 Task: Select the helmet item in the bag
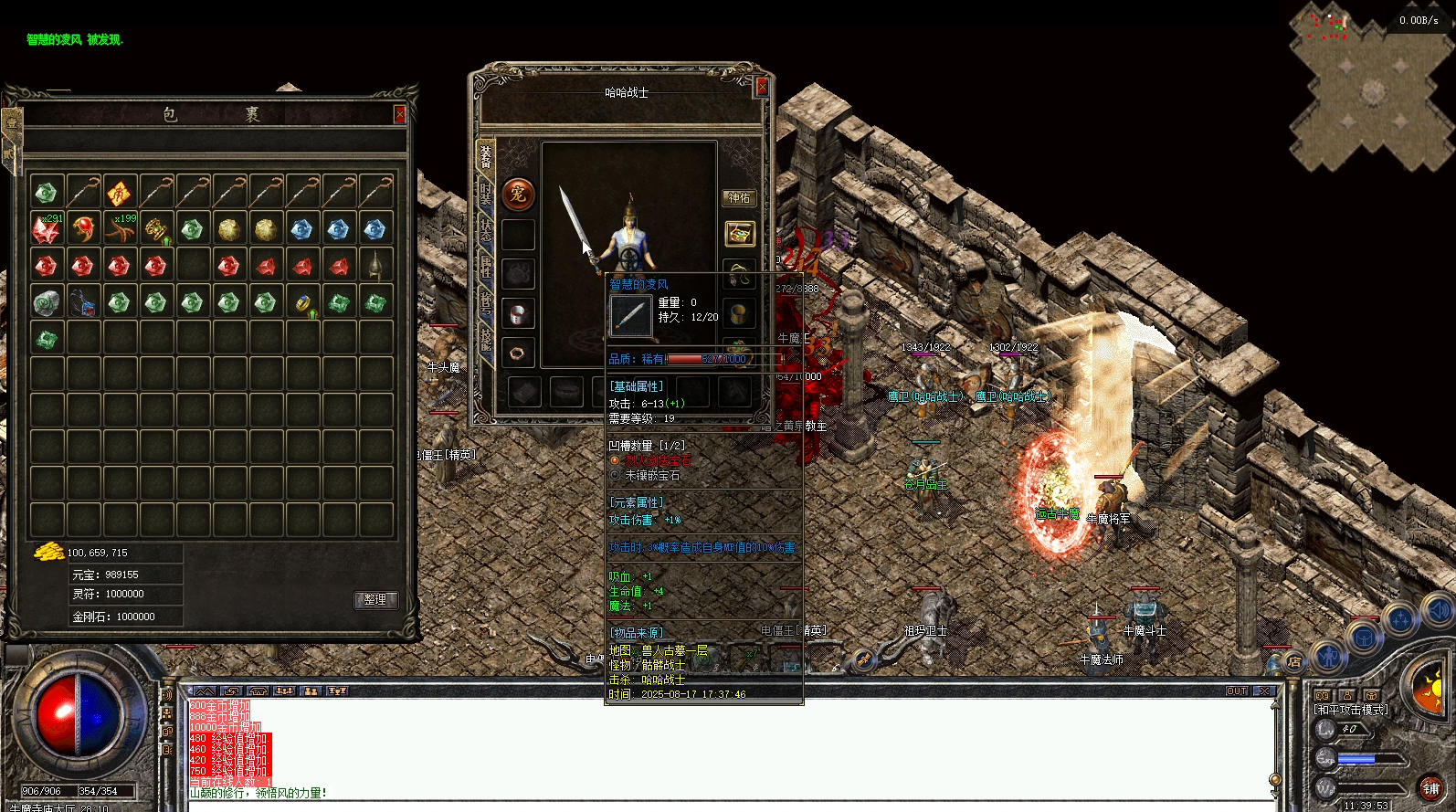tap(375, 266)
